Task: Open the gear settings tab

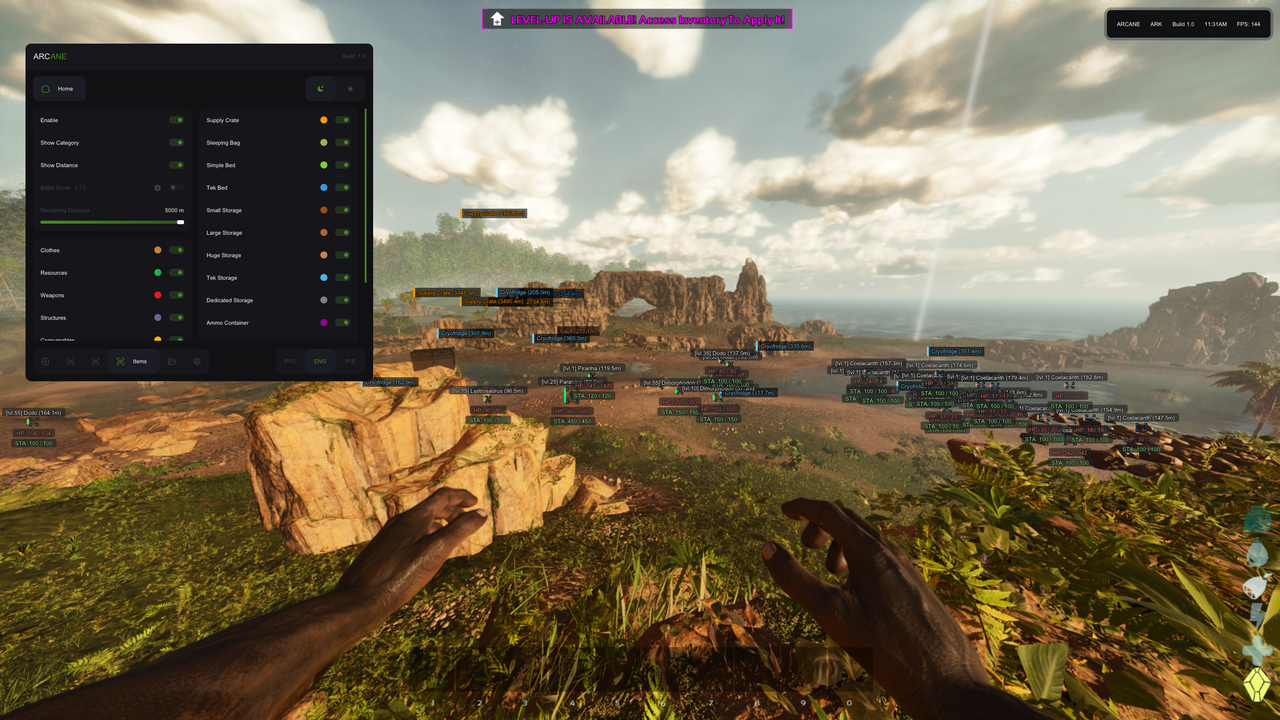Action: pyautogui.click(x=197, y=361)
